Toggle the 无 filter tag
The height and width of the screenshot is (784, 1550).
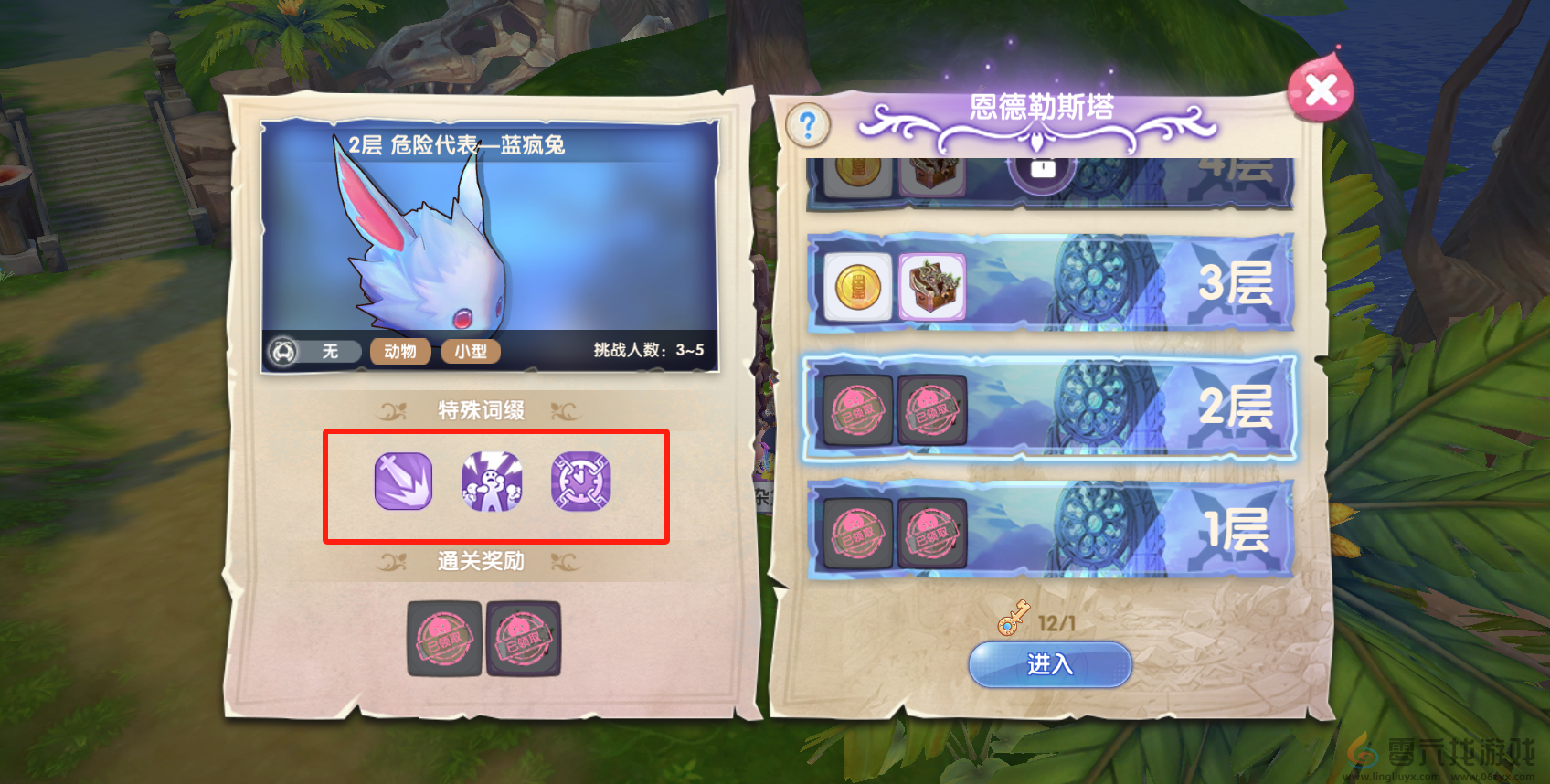(329, 351)
